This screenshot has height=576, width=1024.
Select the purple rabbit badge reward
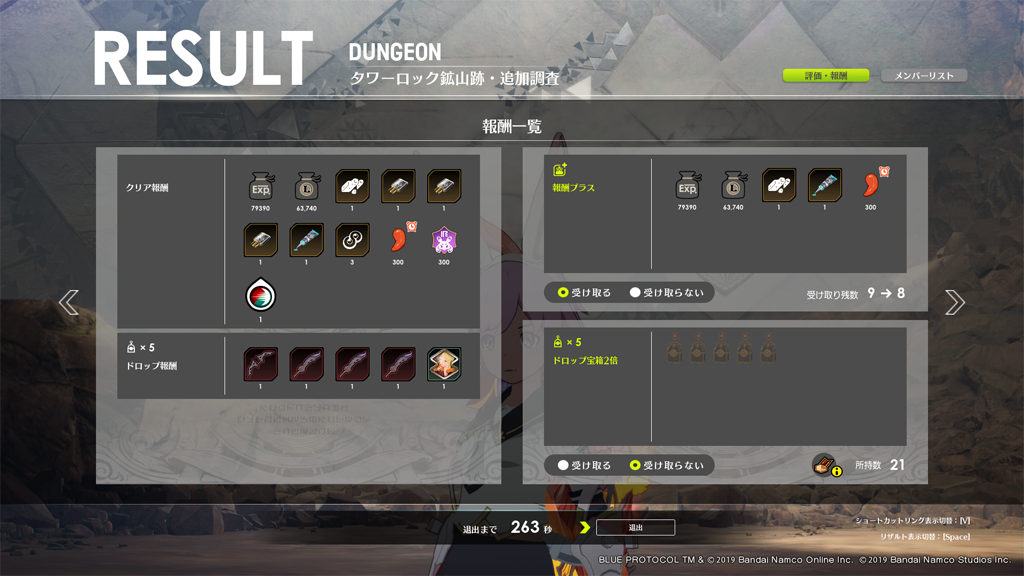444,241
